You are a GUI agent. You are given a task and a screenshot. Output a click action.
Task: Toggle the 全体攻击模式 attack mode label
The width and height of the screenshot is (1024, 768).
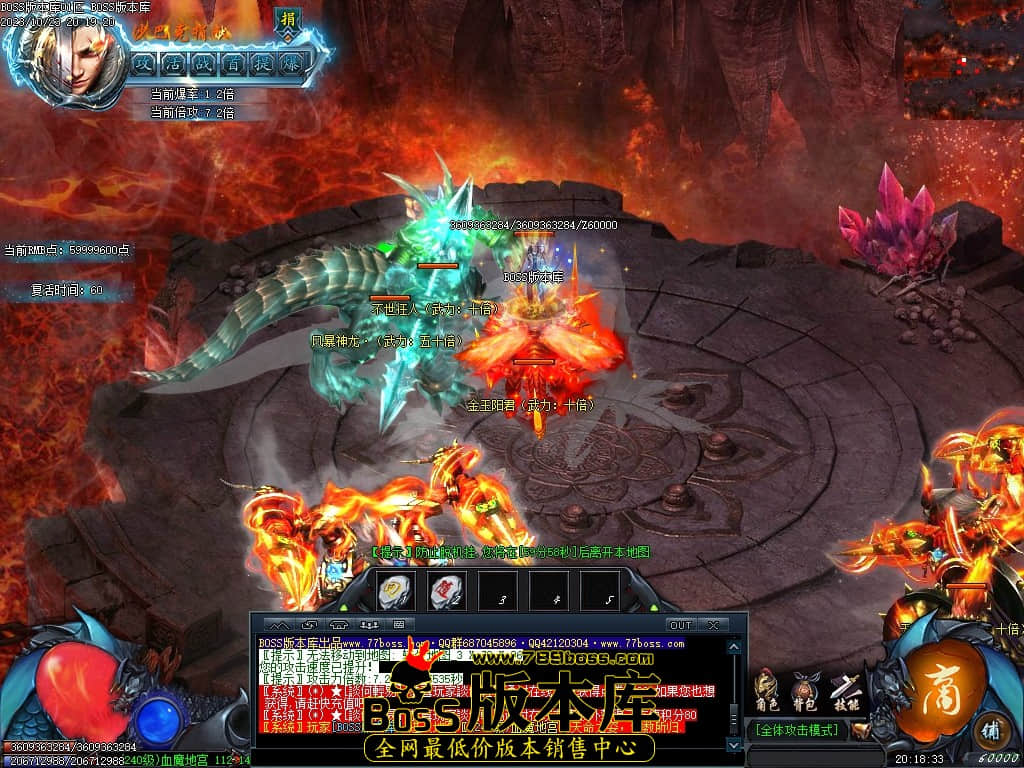pos(797,730)
